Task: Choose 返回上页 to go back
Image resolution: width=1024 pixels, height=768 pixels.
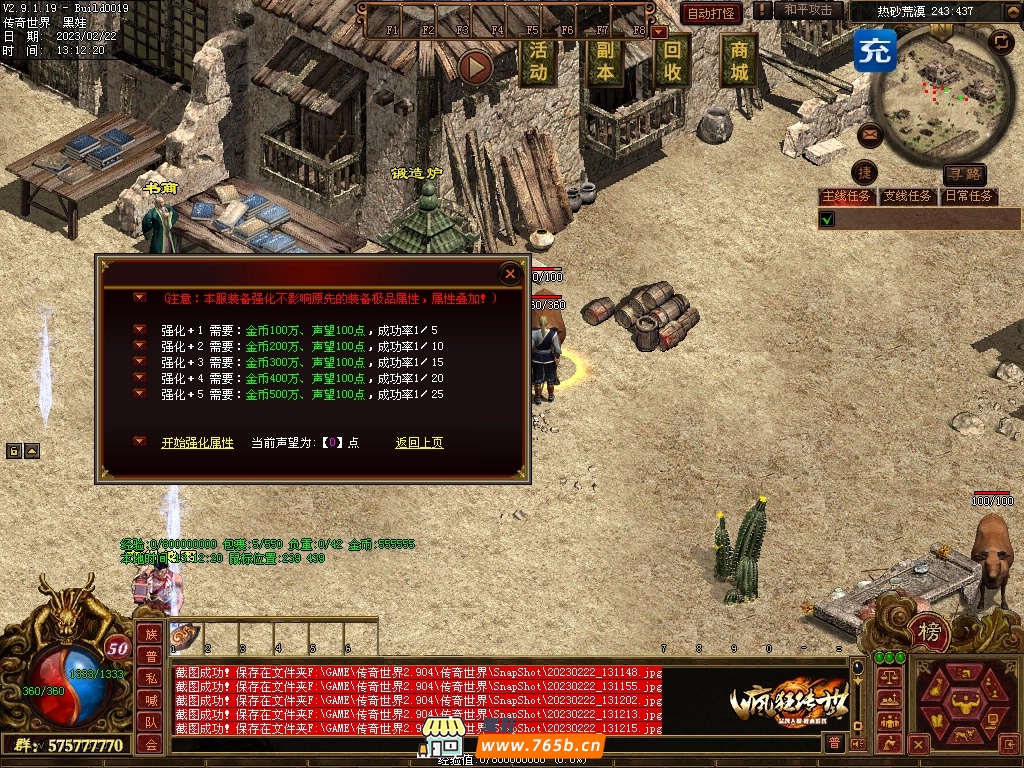Action: [419, 443]
